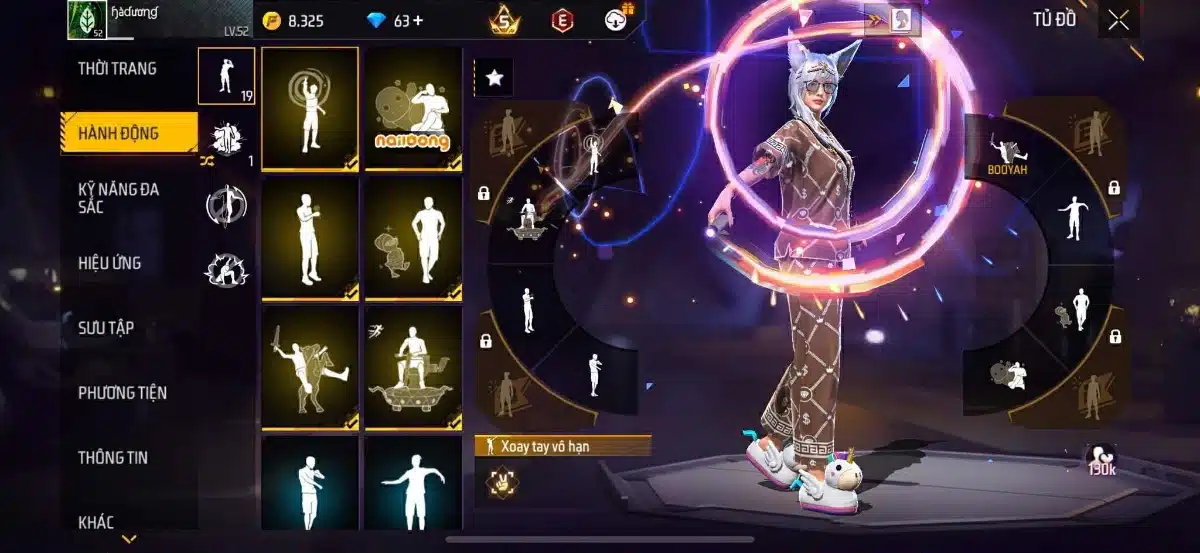Open the Hiệu Ứng category
The image size is (1200, 553).
pos(109,263)
